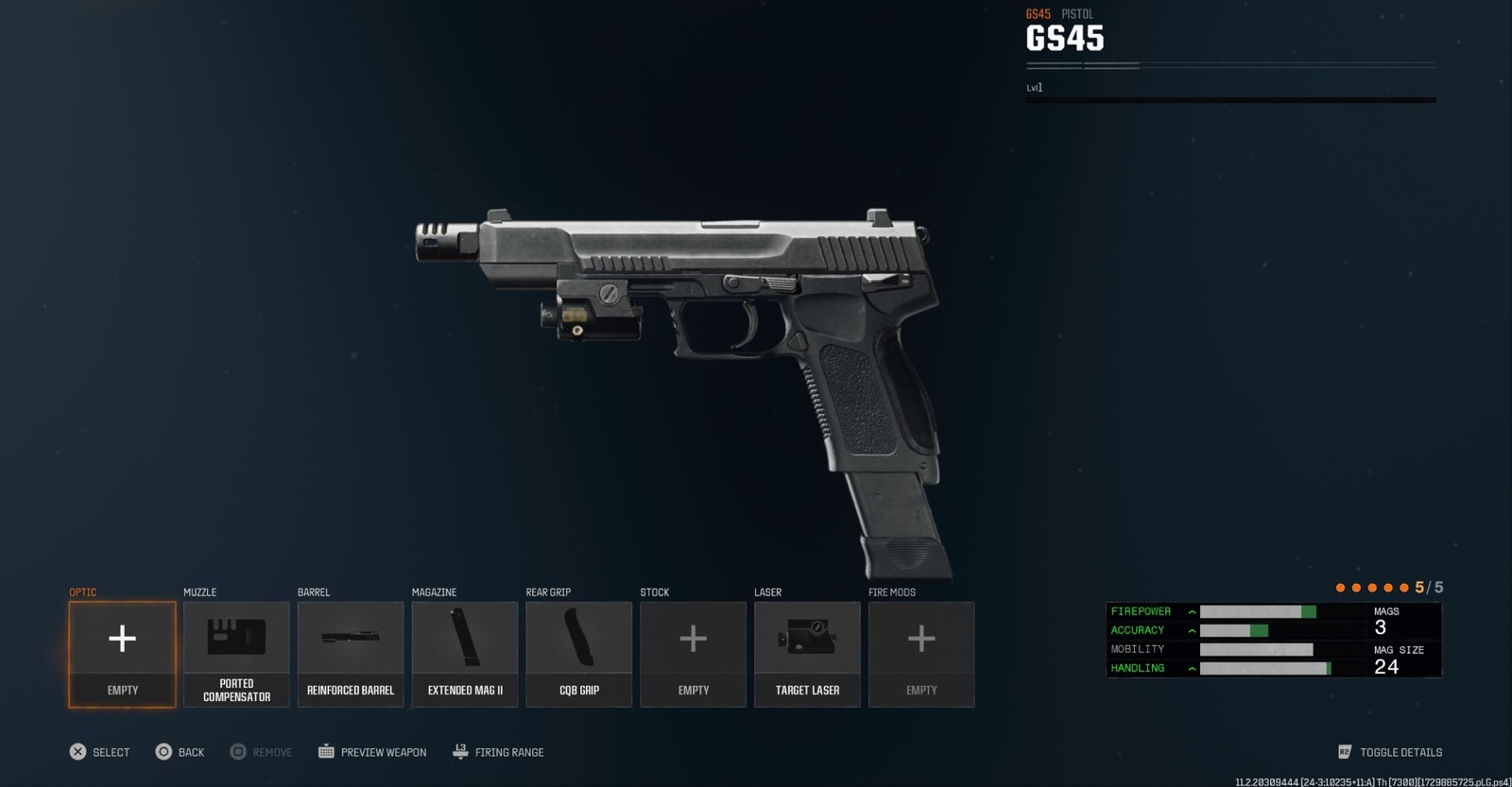Image resolution: width=1512 pixels, height=787 pixels.
Task: Switch to the Muzzle category tab
Action: click(198, 592)
